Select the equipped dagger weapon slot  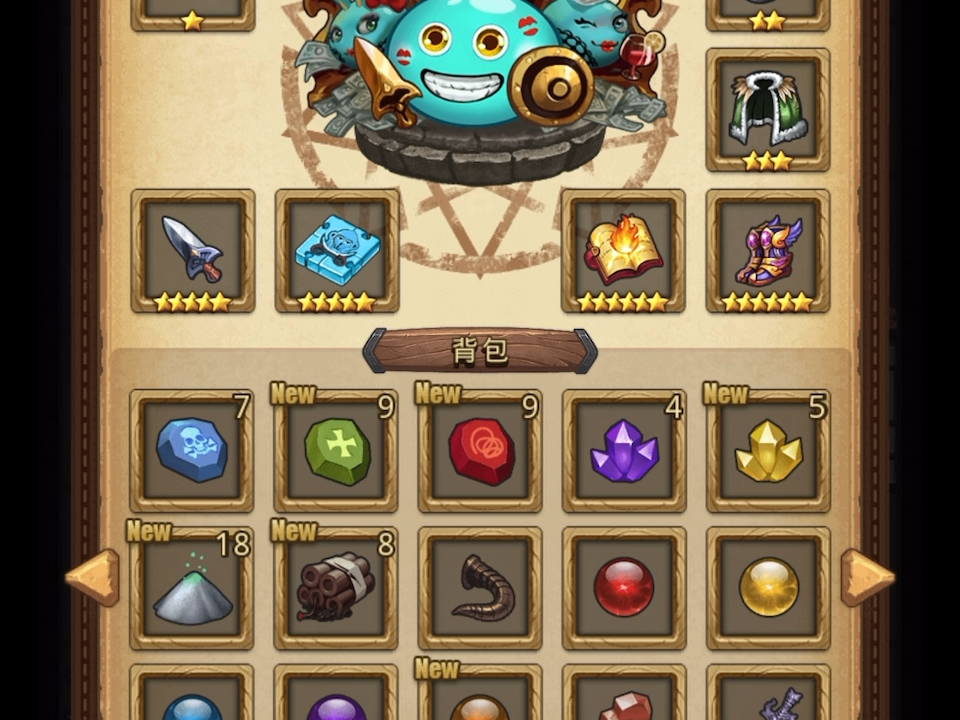[x=192, y=250]
